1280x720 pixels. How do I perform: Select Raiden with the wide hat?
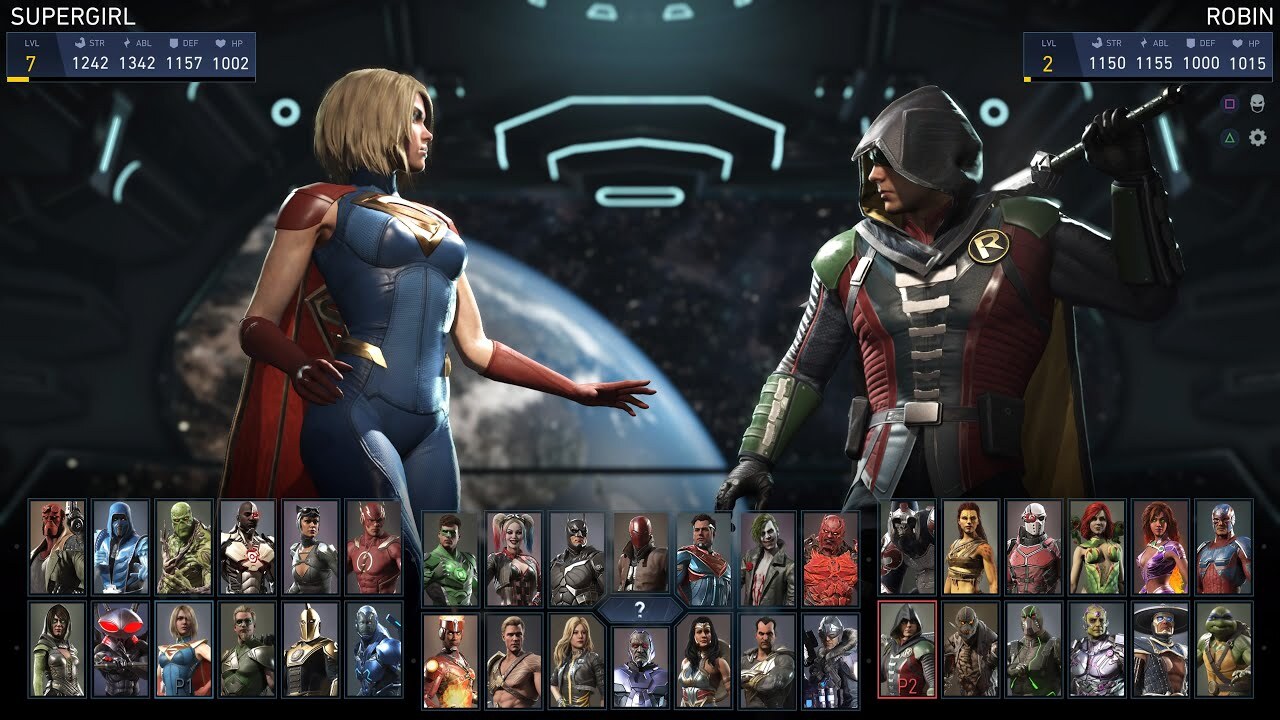pos(1160,649)
